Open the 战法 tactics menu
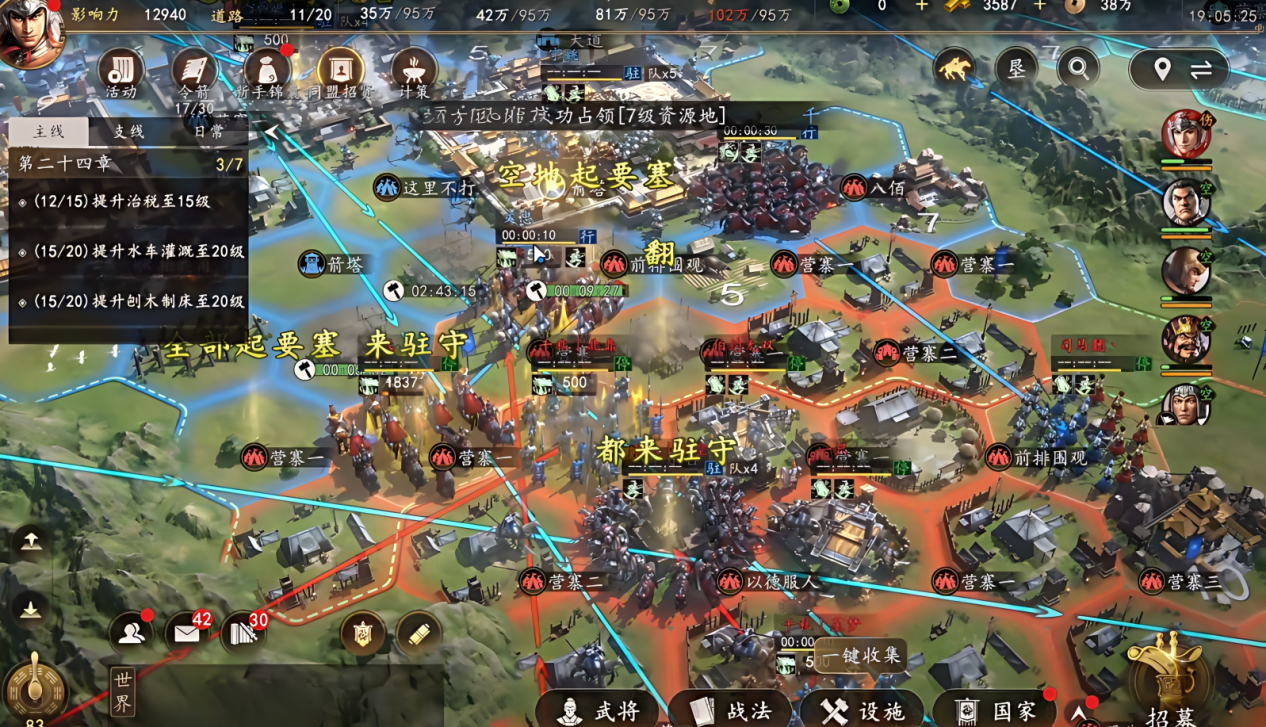 [732, 709]
